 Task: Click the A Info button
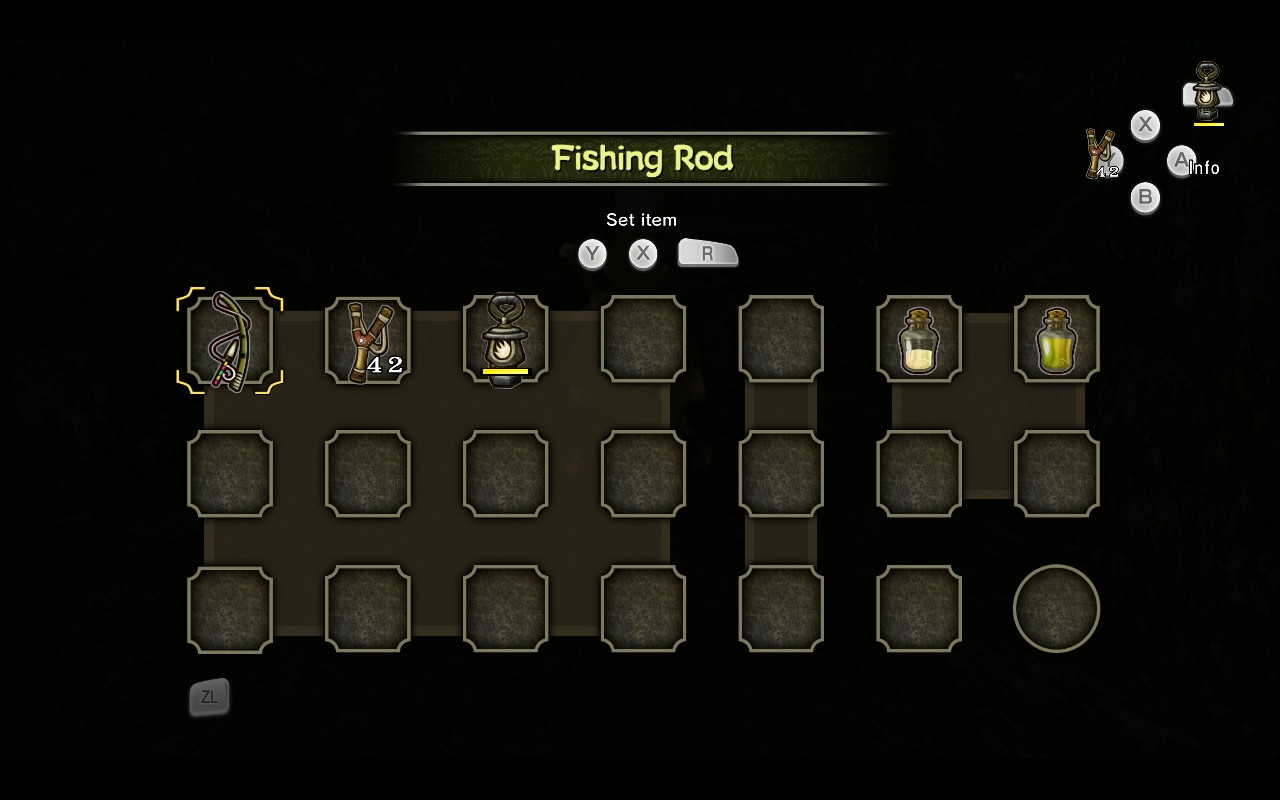pyautogui.click(x=1183, y=161)
